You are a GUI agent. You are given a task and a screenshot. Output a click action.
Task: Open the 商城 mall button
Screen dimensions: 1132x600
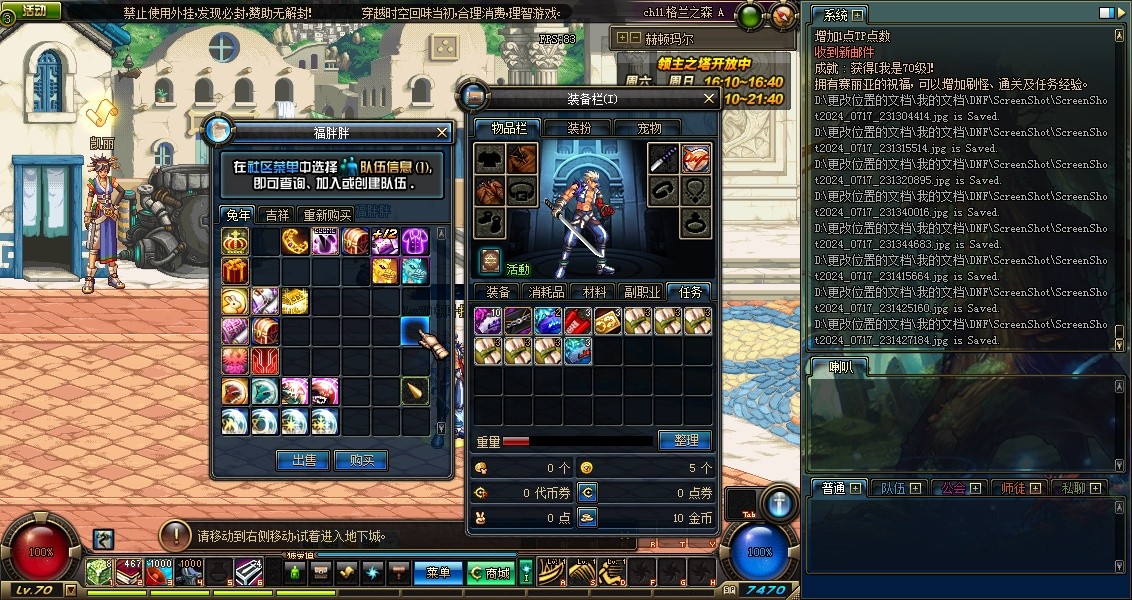[490, 573]
